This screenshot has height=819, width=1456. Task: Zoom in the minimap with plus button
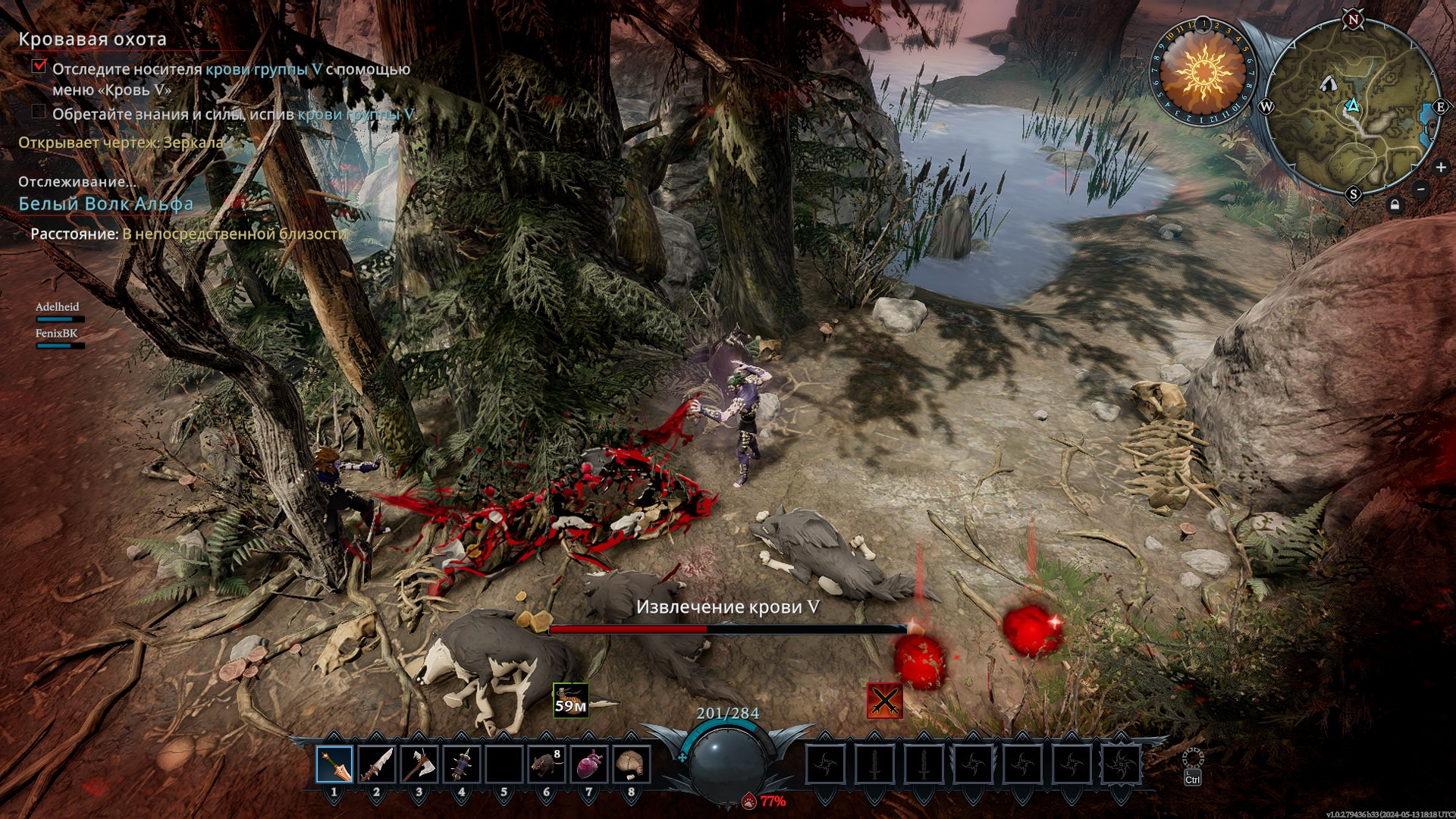(x=1441, y=167)
